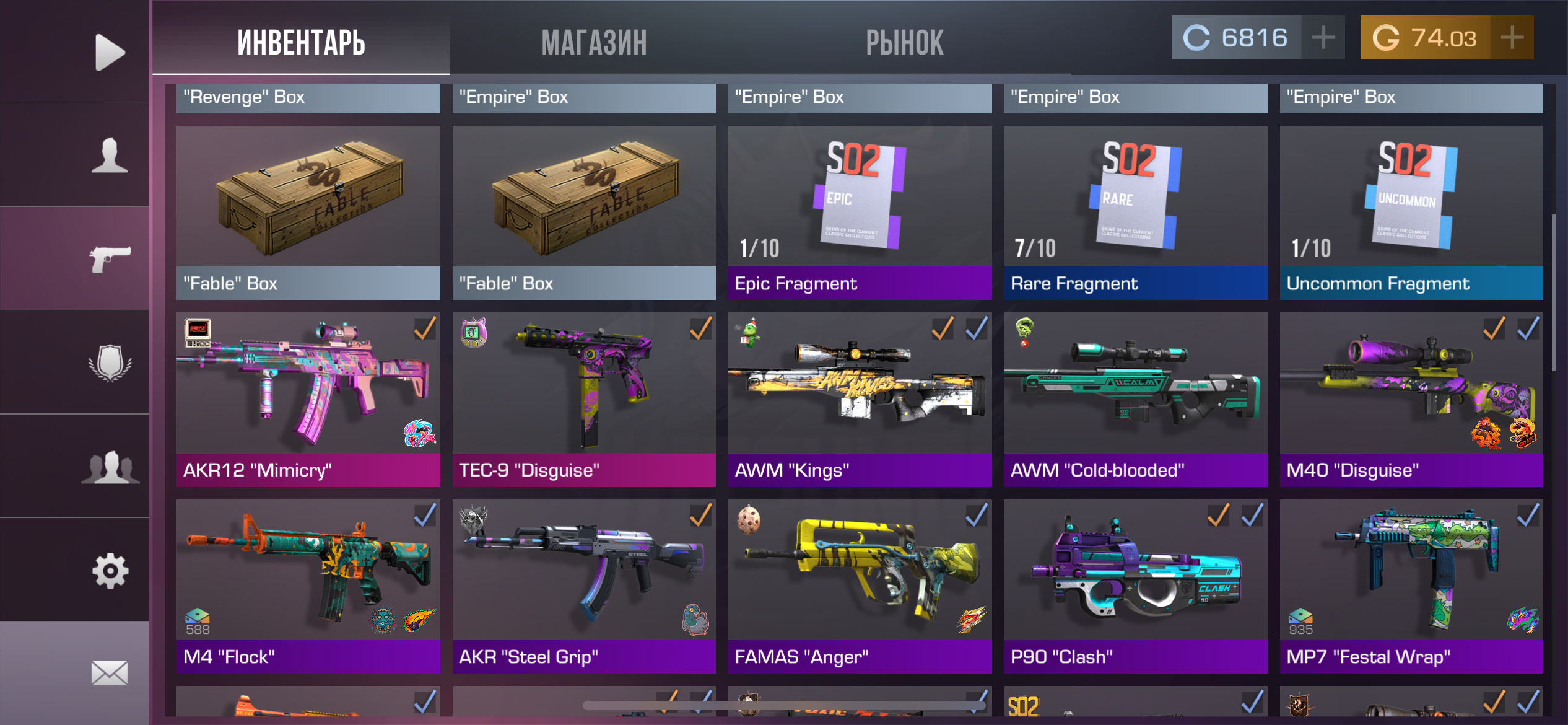Switch to the МАГАЗИН tab
1568x725 pixels.
[594, 42]
